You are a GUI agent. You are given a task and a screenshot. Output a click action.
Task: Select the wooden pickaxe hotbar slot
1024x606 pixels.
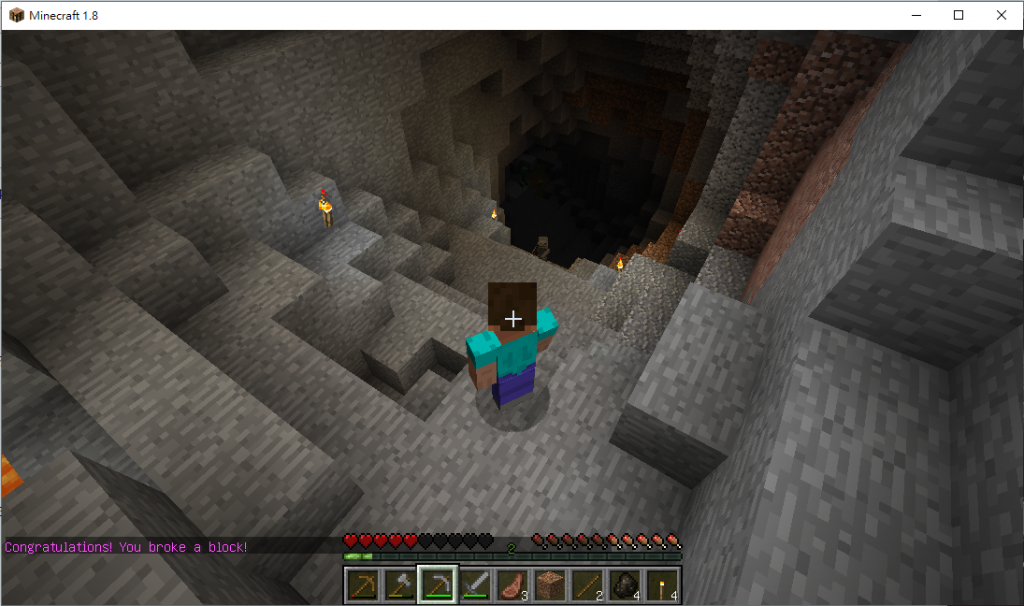(361, 585)
